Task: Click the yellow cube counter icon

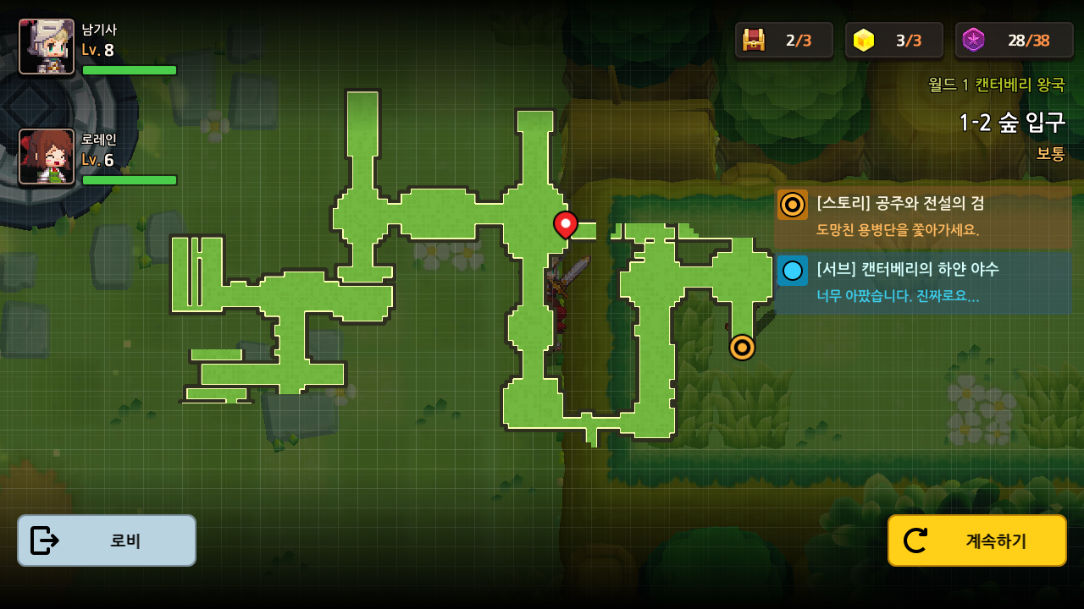Action: 864,40
